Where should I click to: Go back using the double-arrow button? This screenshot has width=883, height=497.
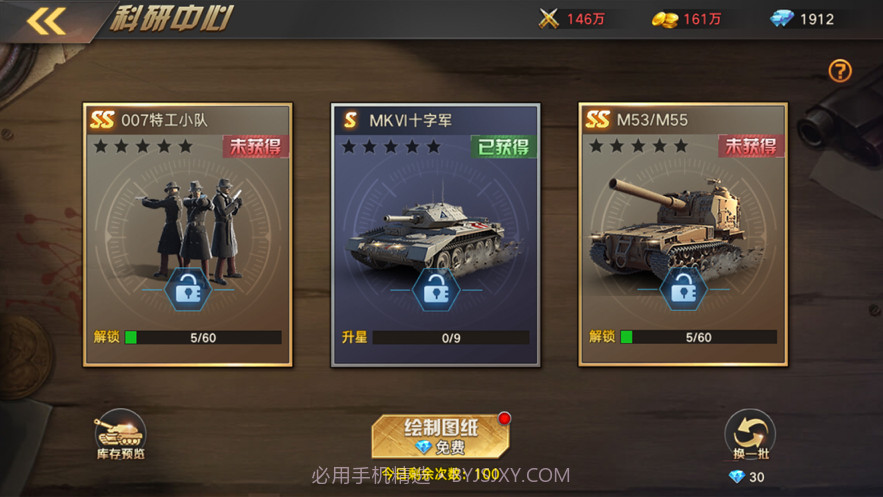click(x=45, y=21)
